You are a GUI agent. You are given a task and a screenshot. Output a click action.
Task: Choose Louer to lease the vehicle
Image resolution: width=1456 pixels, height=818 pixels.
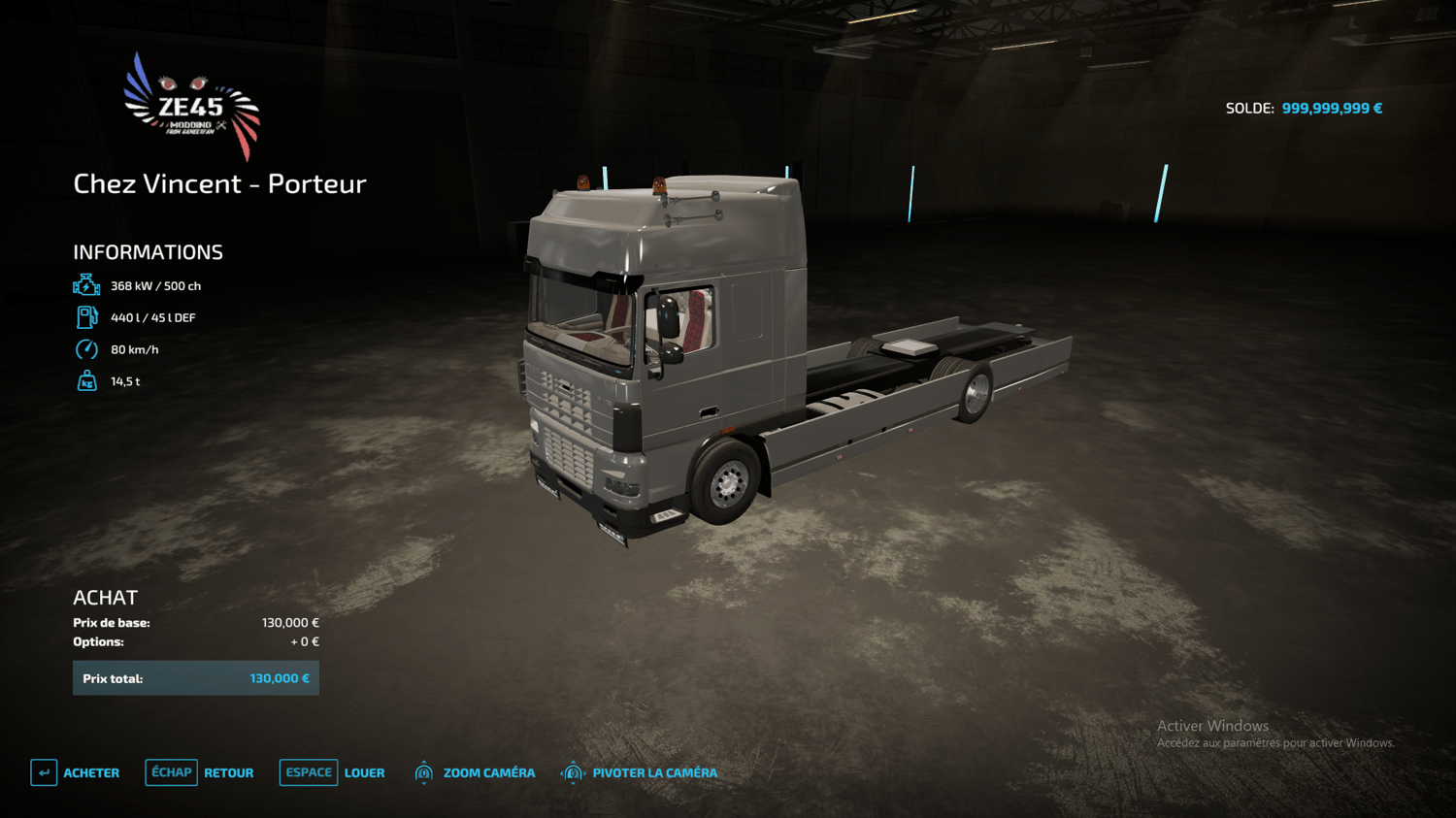point(333,772)
